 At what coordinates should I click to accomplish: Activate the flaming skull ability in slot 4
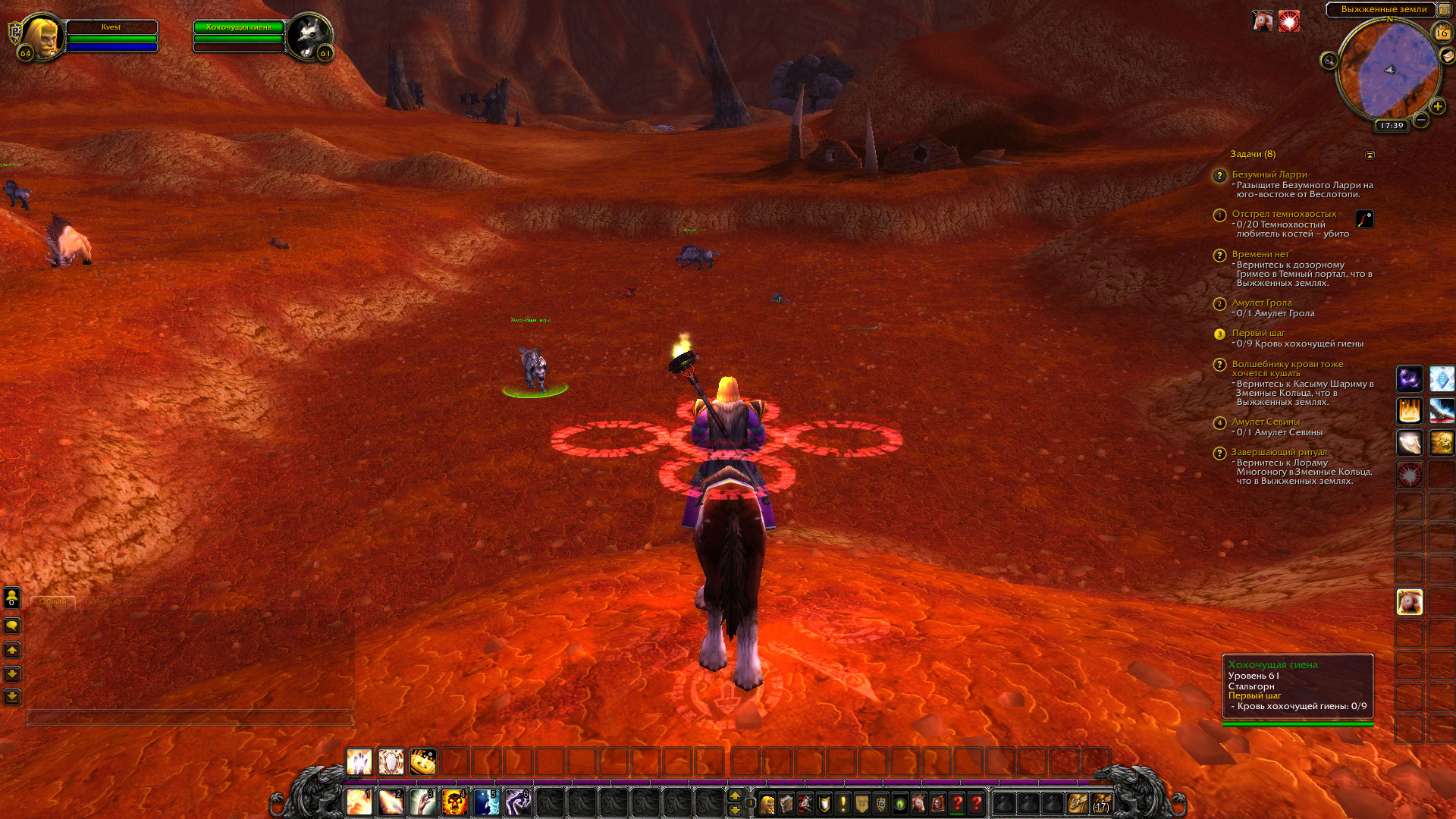454,802
